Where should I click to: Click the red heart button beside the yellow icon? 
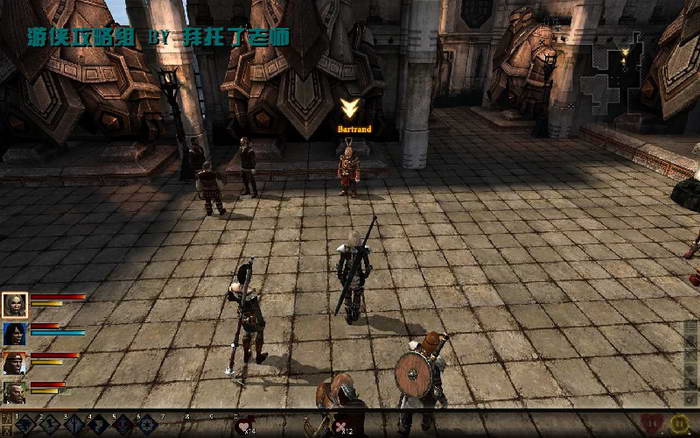click(x=652, y=424)
